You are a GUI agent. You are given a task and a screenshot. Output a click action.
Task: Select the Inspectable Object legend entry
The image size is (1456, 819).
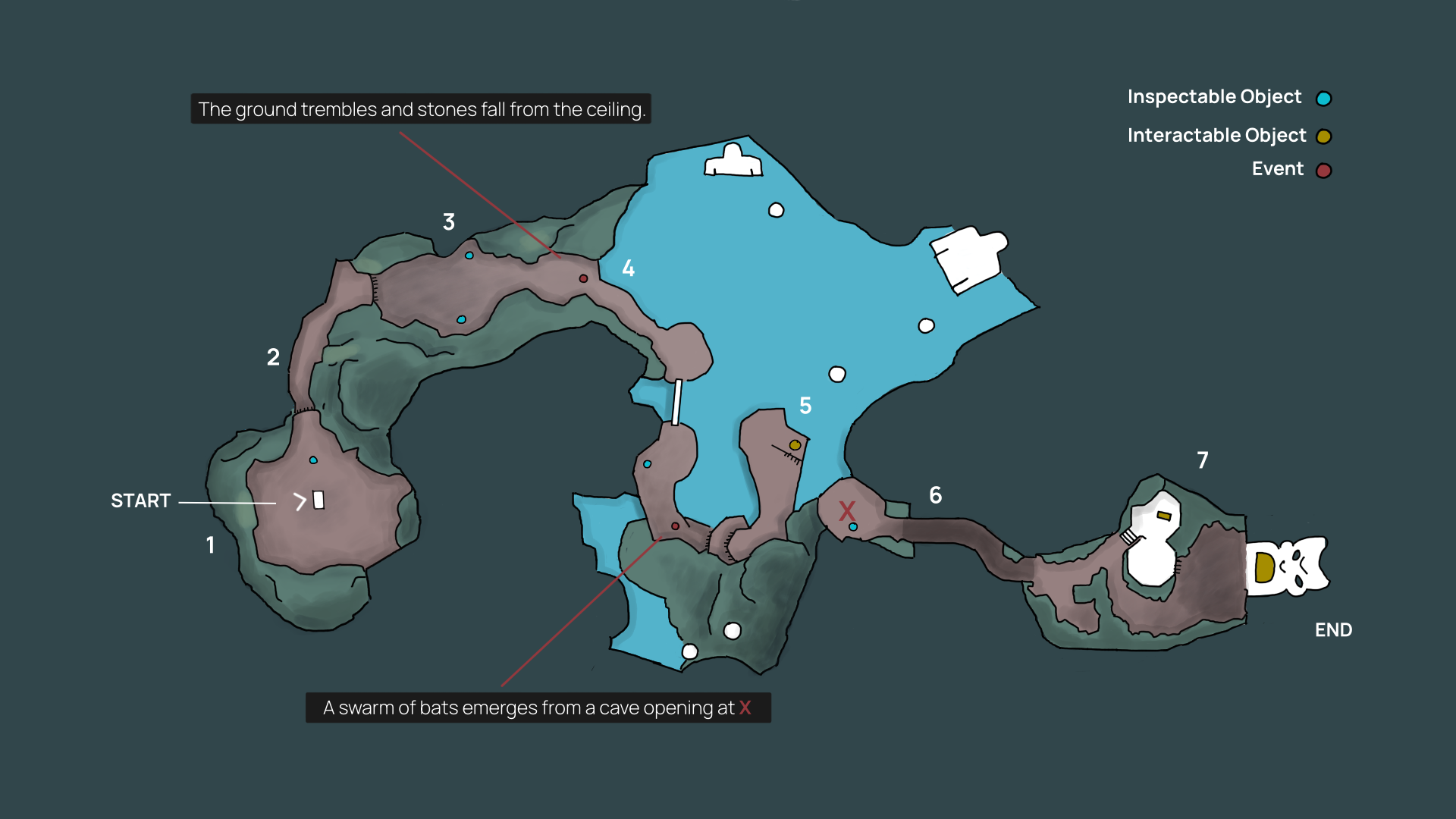[x=1228, y=97]
